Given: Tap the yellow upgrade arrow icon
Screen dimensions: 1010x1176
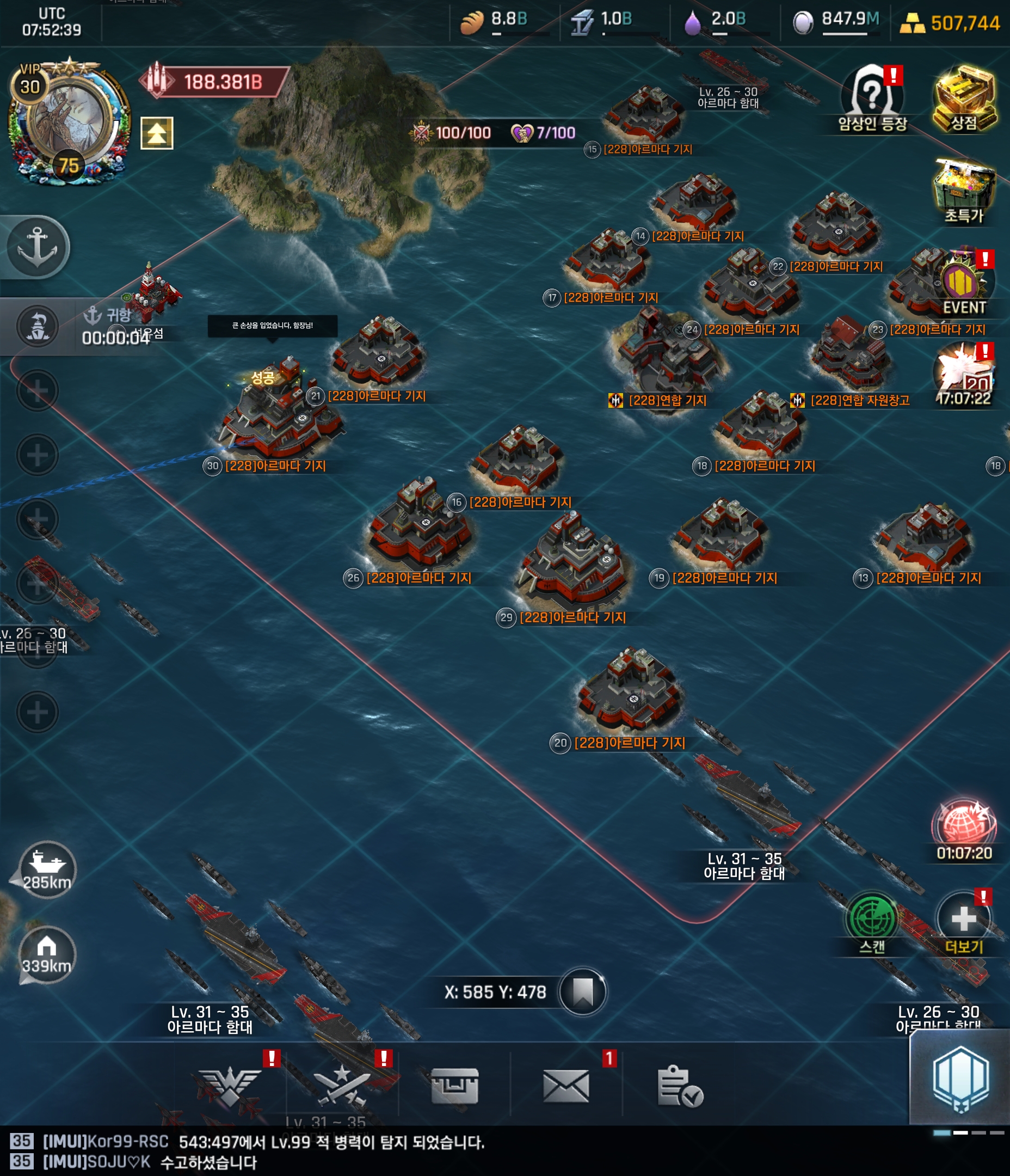Looking at the screenshot, I should point(157,133).
